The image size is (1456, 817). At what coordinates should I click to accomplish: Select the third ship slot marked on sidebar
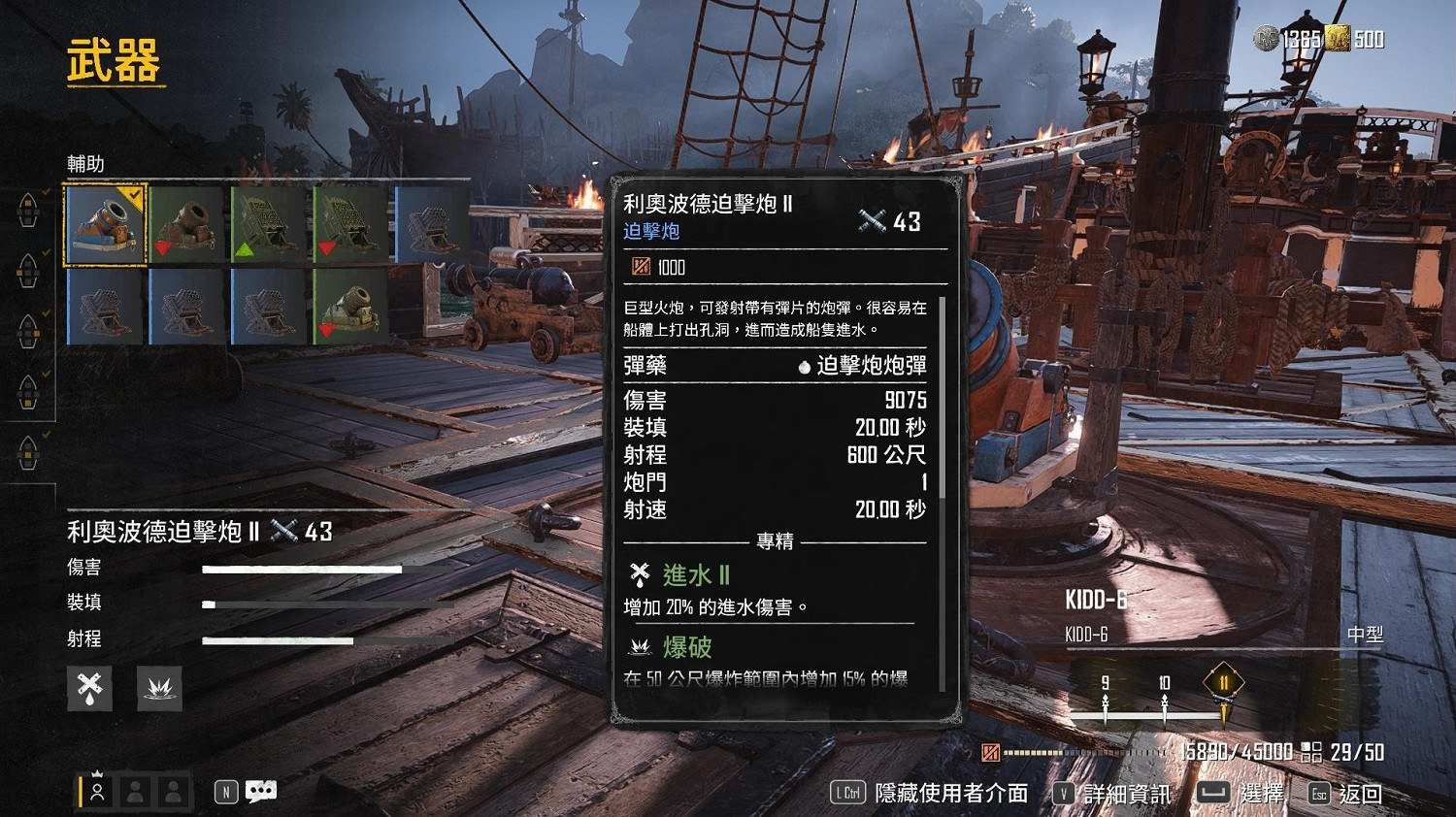[x=27, y=330]
